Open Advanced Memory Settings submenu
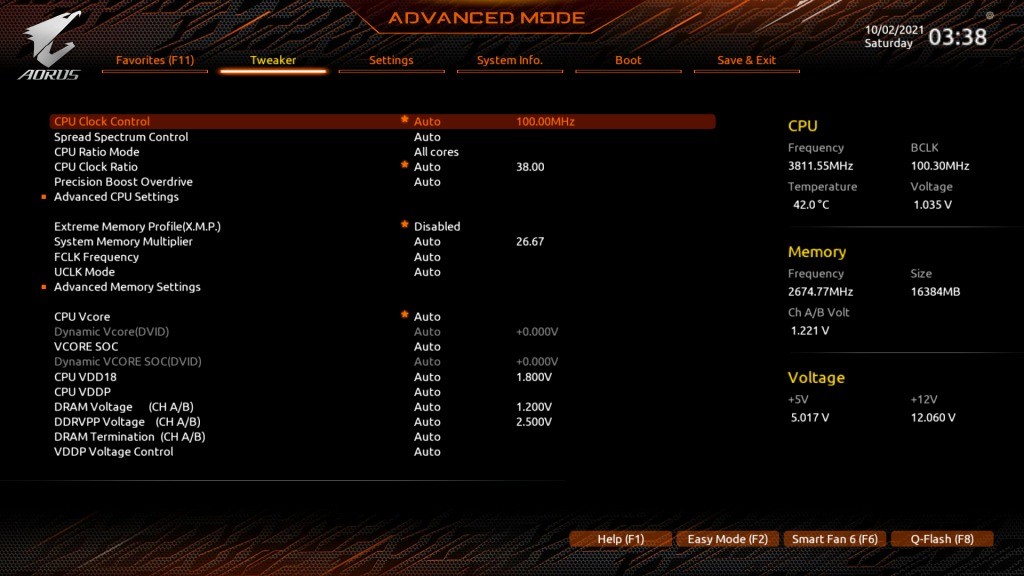The height and width of the screenshot is (576, 1024). click(127, 287)
